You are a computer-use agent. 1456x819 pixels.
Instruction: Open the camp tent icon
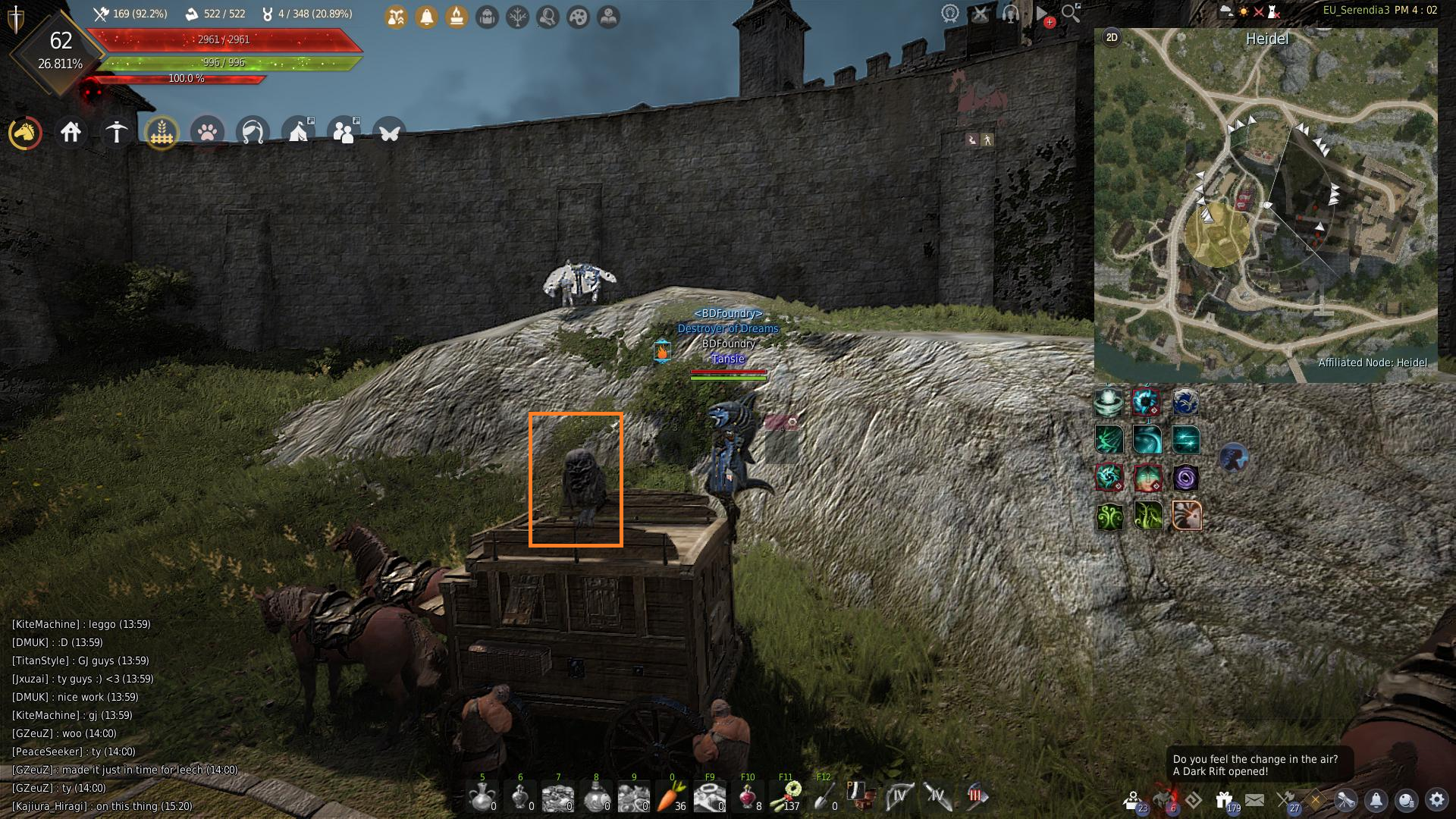[x=298, y=133]
